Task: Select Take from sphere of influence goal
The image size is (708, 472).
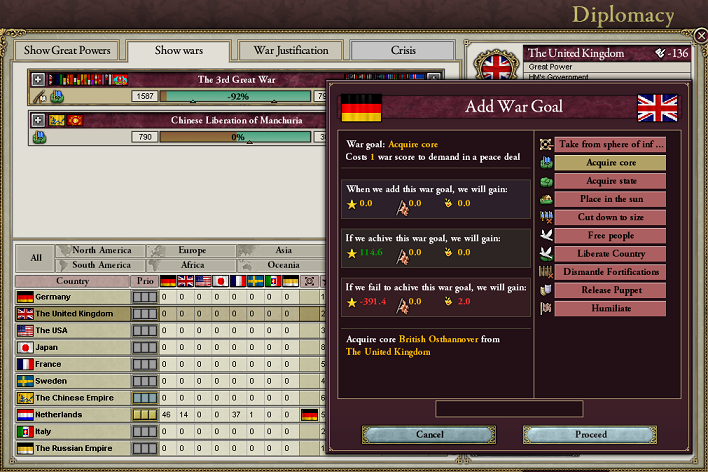Action: 610,144
